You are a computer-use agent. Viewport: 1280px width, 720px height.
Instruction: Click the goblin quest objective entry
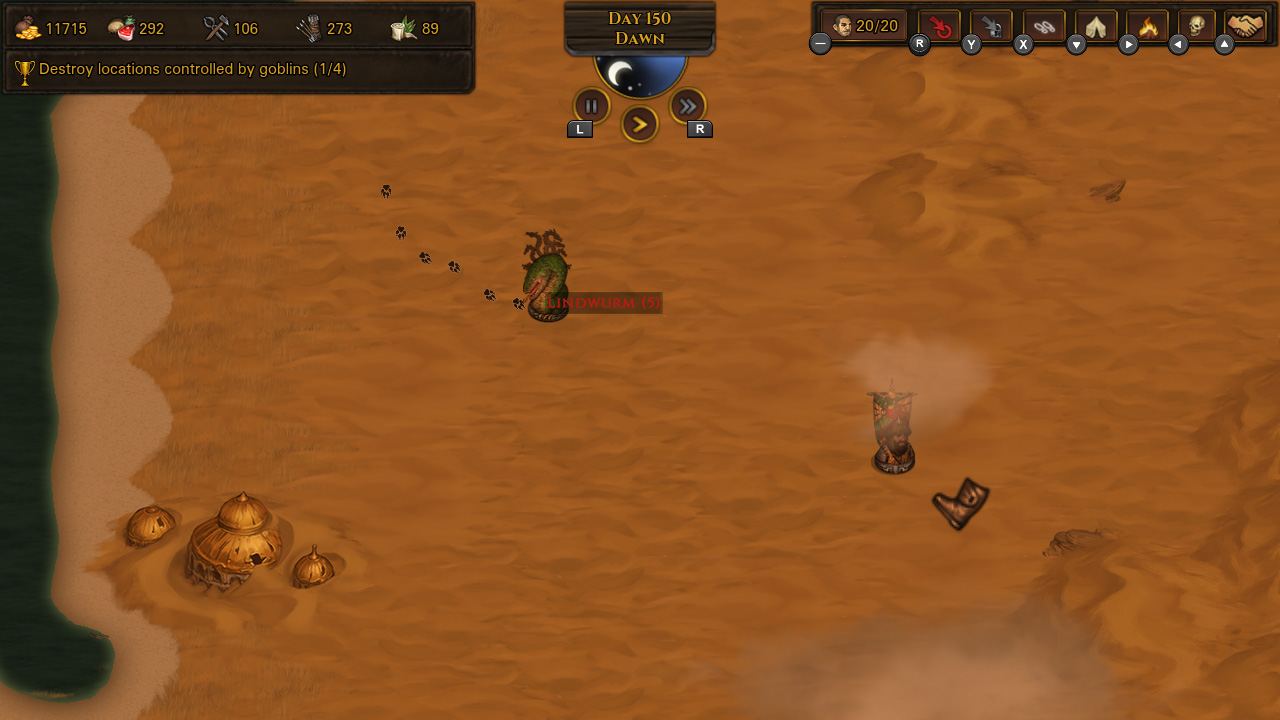coord(185,69)
